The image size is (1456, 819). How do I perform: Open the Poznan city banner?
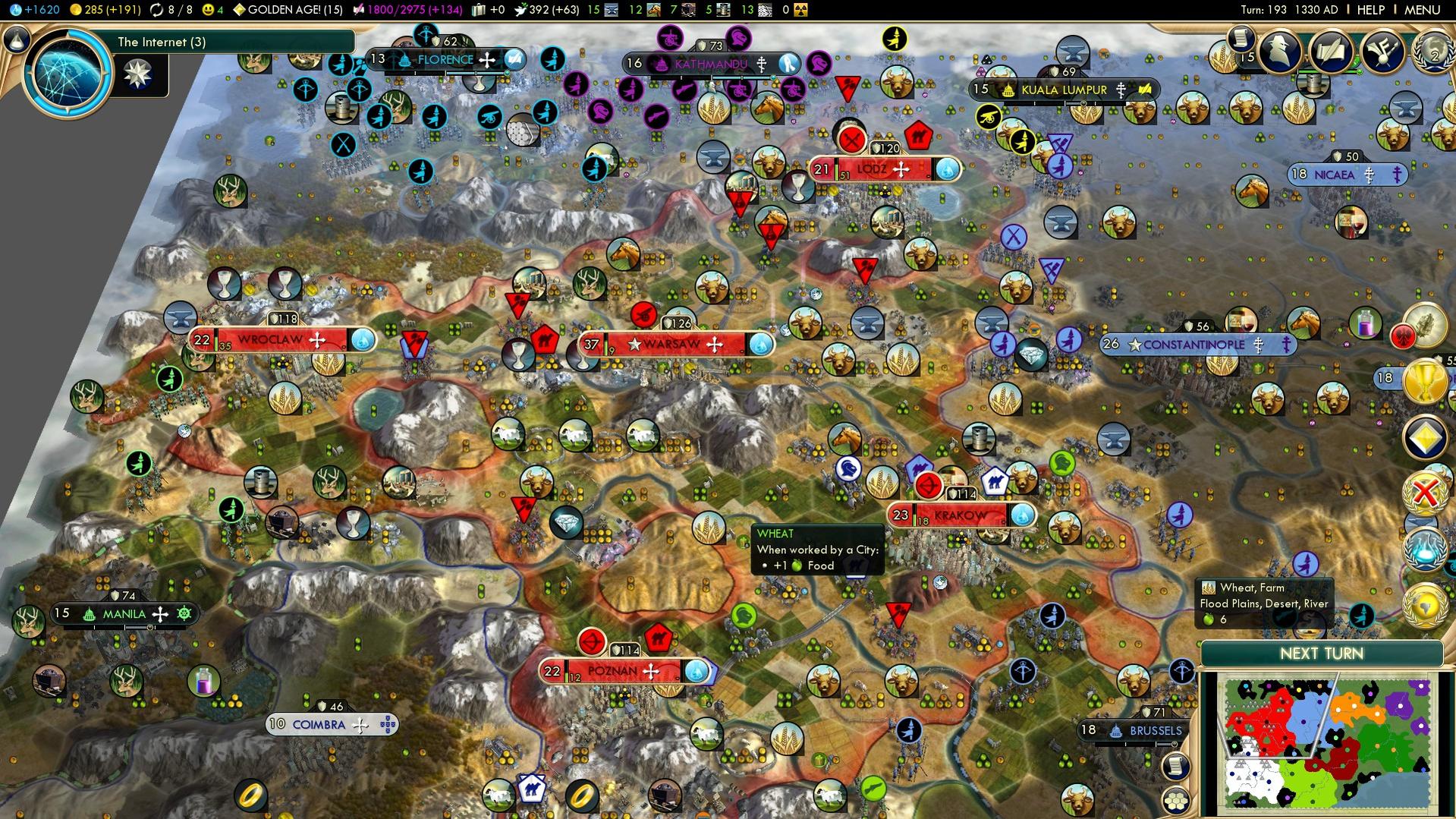click(x=613, y=671)
